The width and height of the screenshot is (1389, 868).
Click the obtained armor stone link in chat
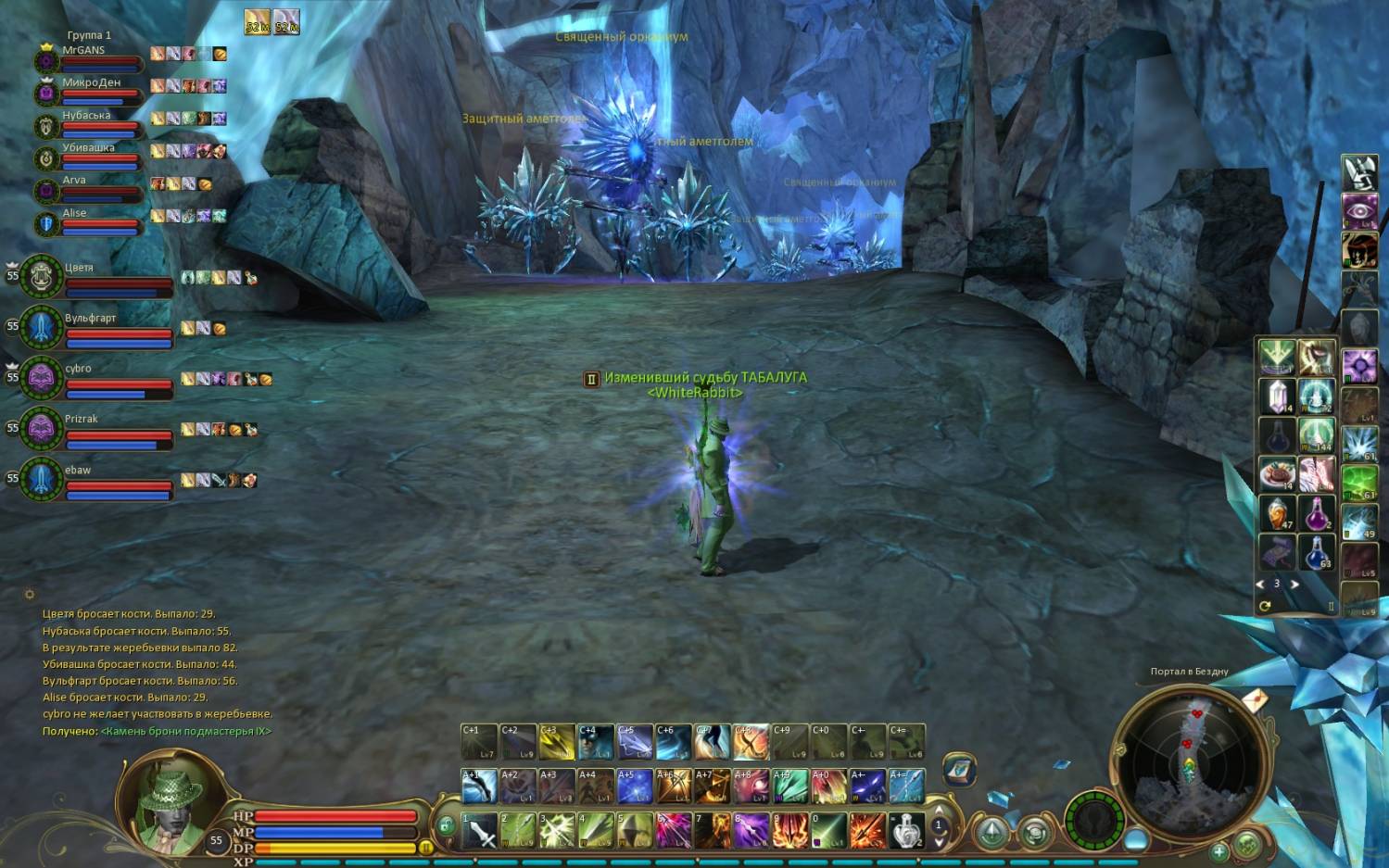pyautogui.click(x=185, y=731)
